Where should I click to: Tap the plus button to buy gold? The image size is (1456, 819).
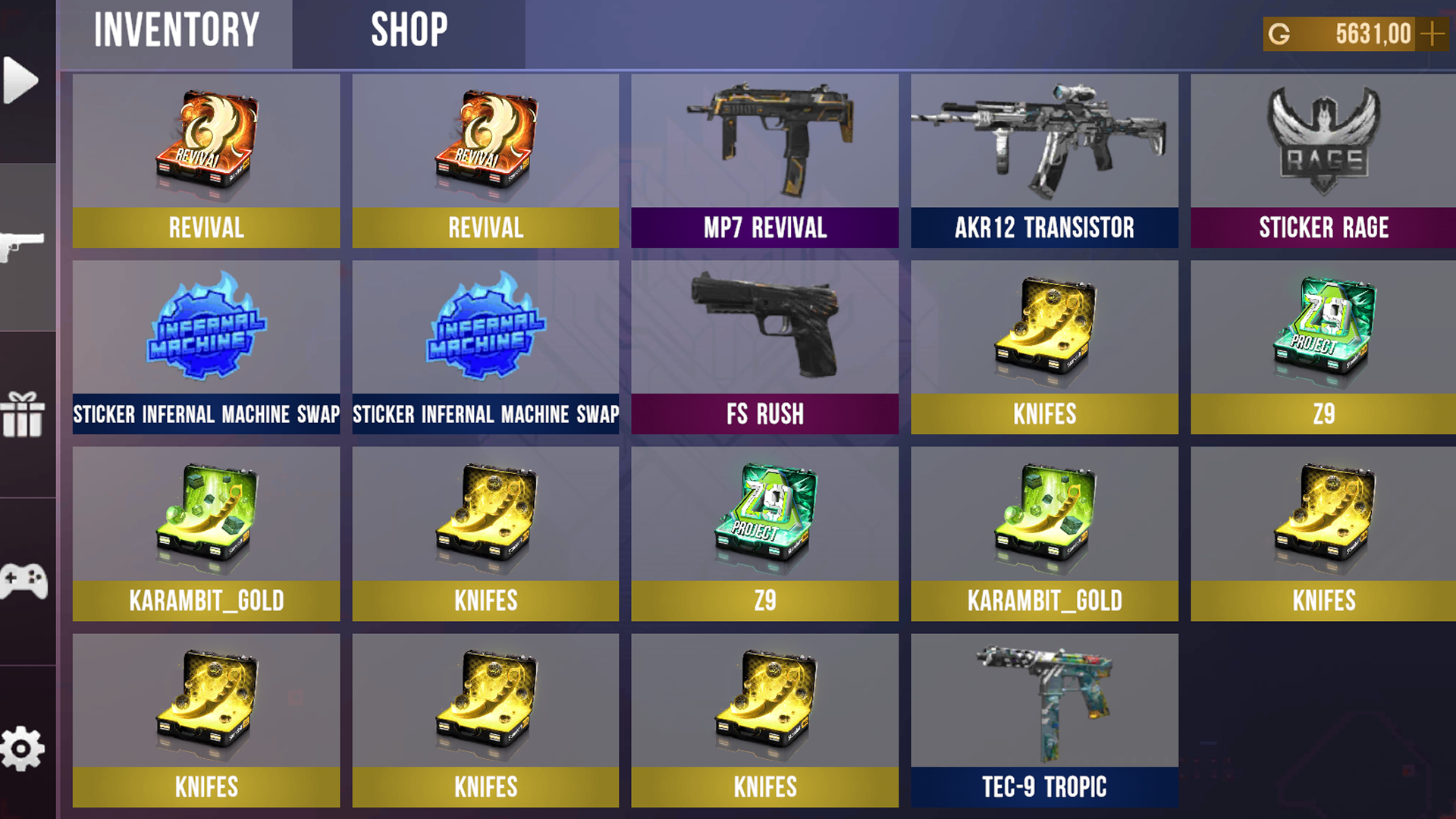coord(1433,33)
